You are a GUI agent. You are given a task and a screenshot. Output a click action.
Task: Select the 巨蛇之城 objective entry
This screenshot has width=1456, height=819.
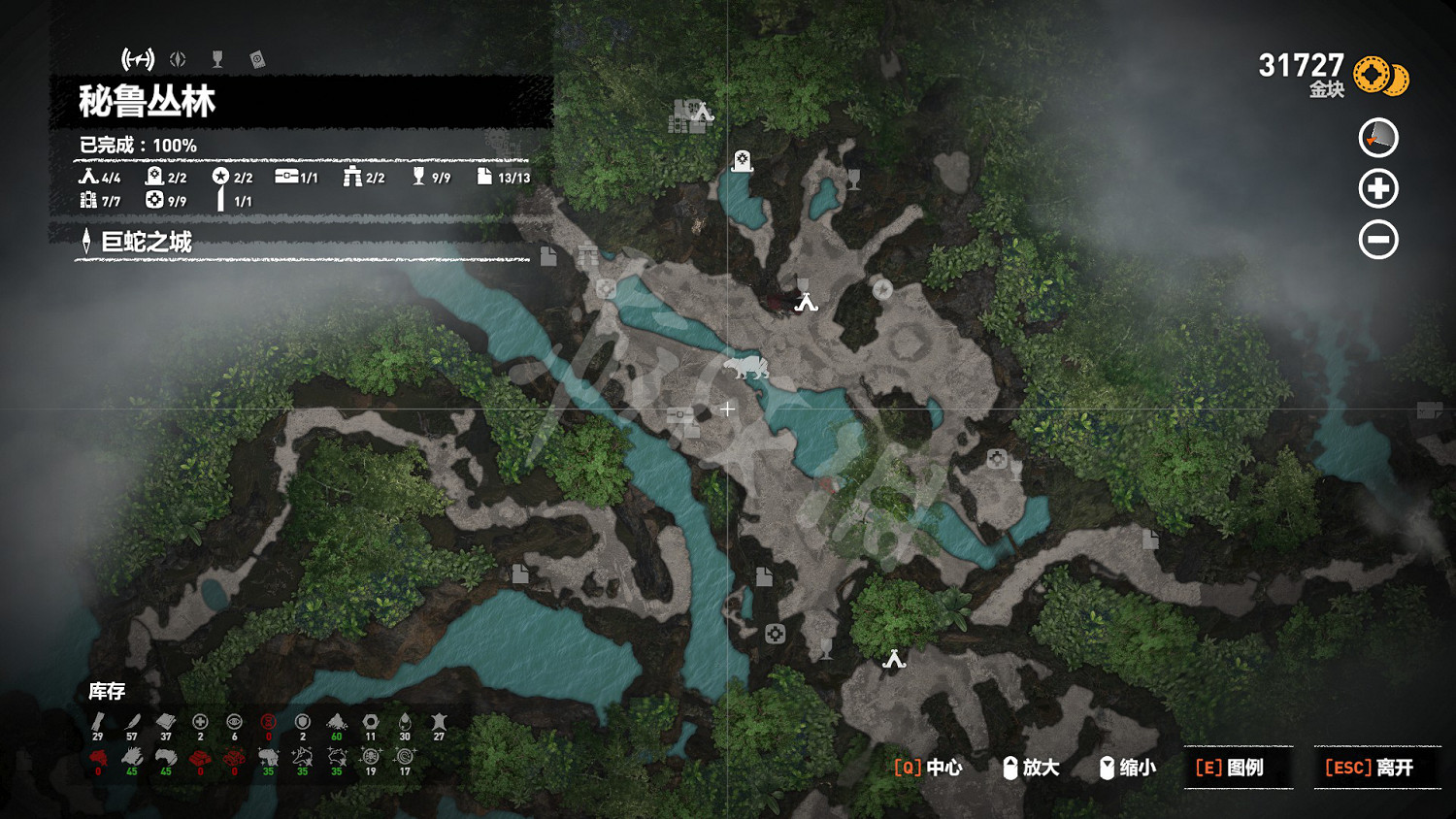coord(146,242)
